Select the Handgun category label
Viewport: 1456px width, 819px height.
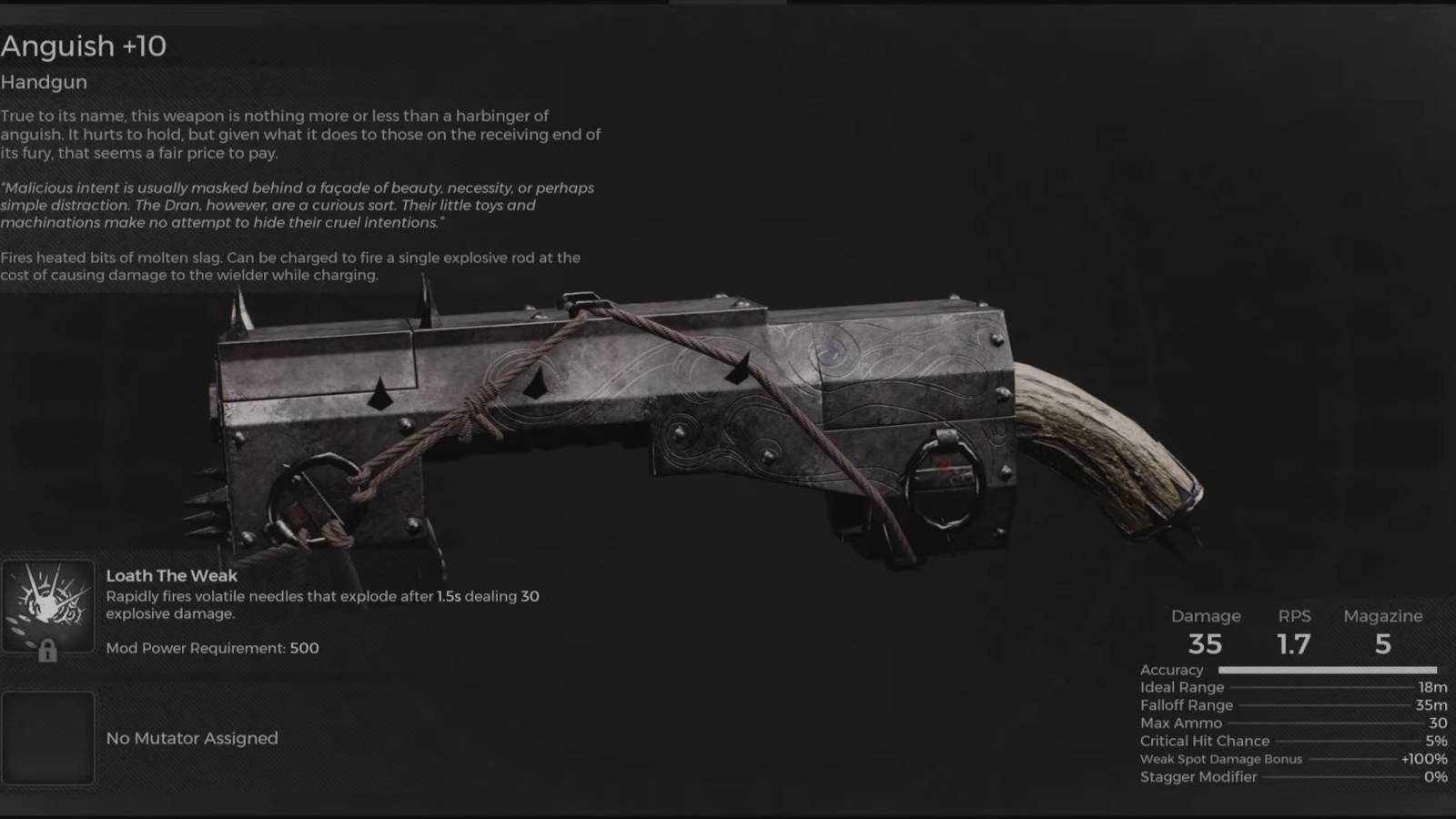44,82
